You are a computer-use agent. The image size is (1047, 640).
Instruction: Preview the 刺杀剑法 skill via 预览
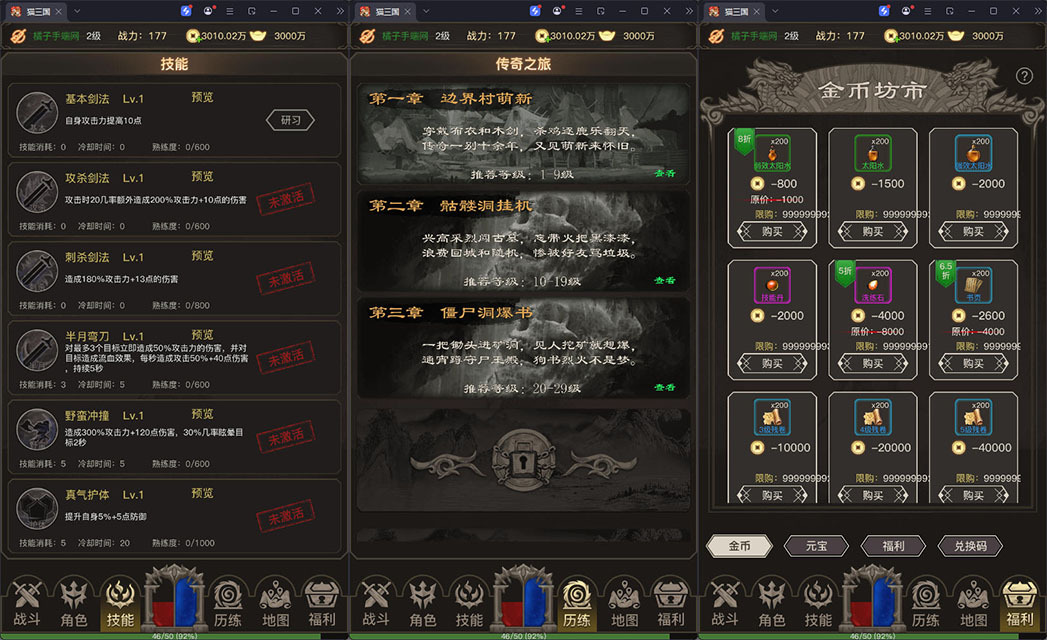pos(202,256)
